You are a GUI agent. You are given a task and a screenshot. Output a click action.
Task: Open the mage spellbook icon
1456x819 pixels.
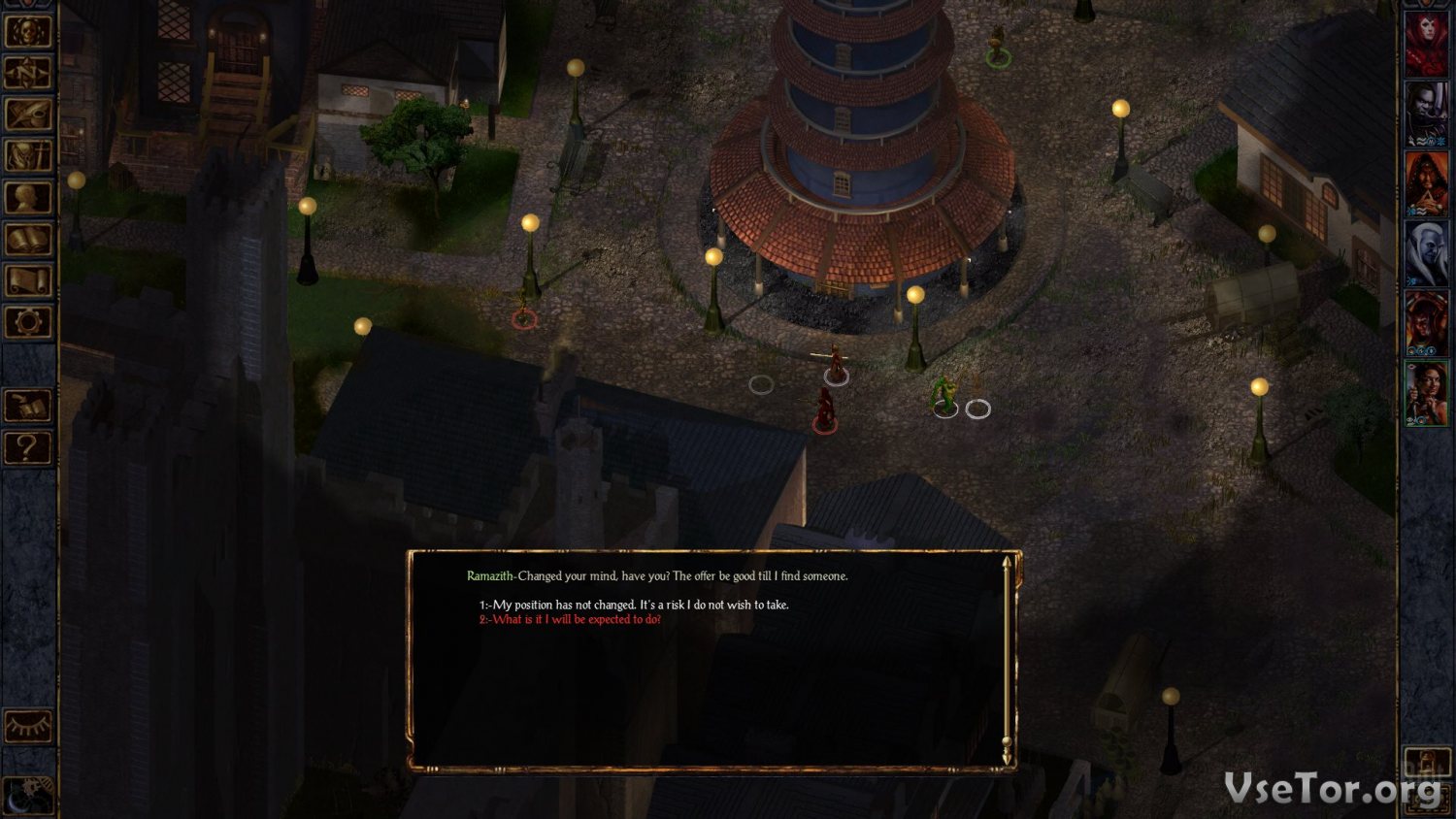(x=28, y=239)
